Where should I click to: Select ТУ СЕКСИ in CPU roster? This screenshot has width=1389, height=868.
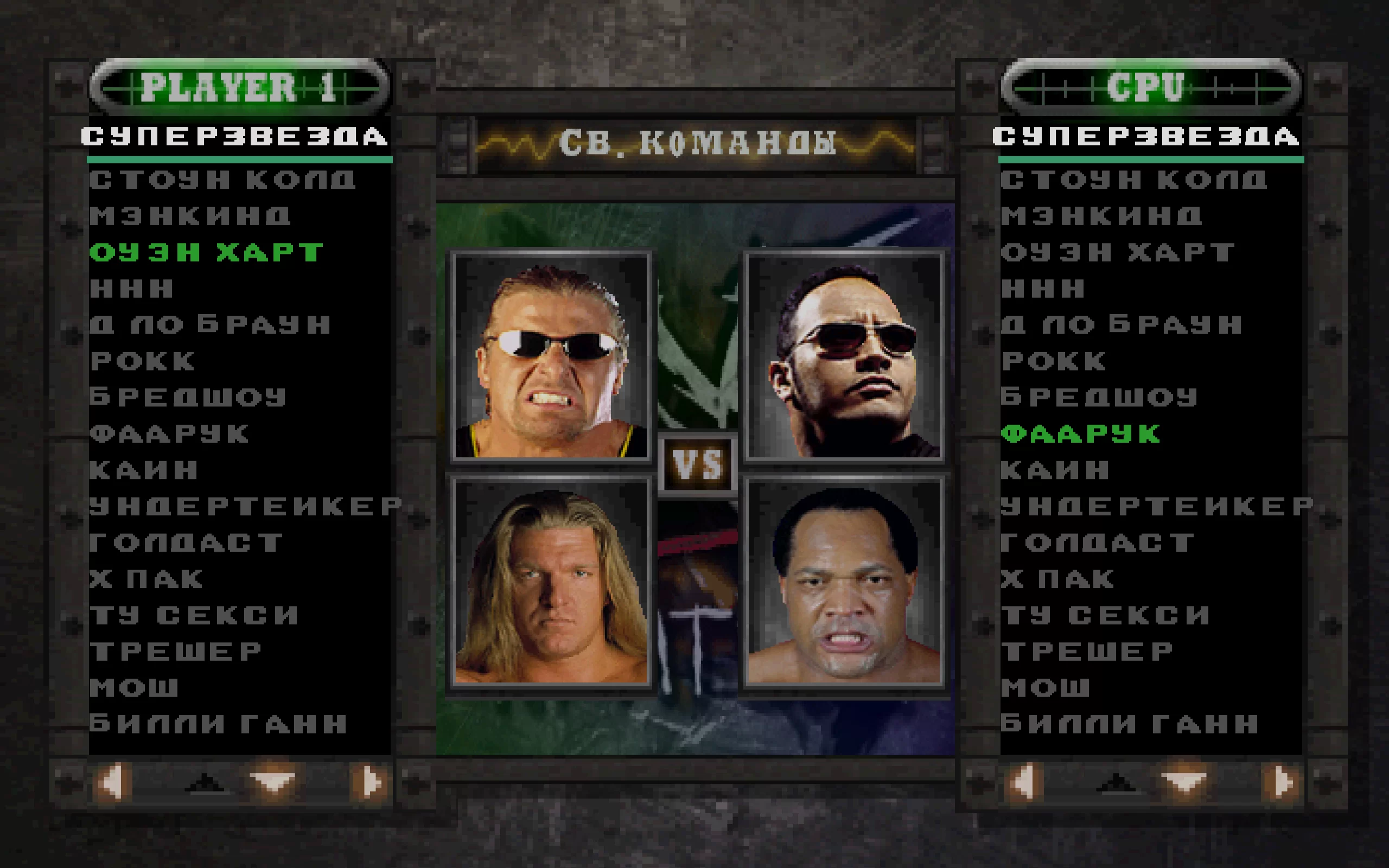coord(1105,615)
